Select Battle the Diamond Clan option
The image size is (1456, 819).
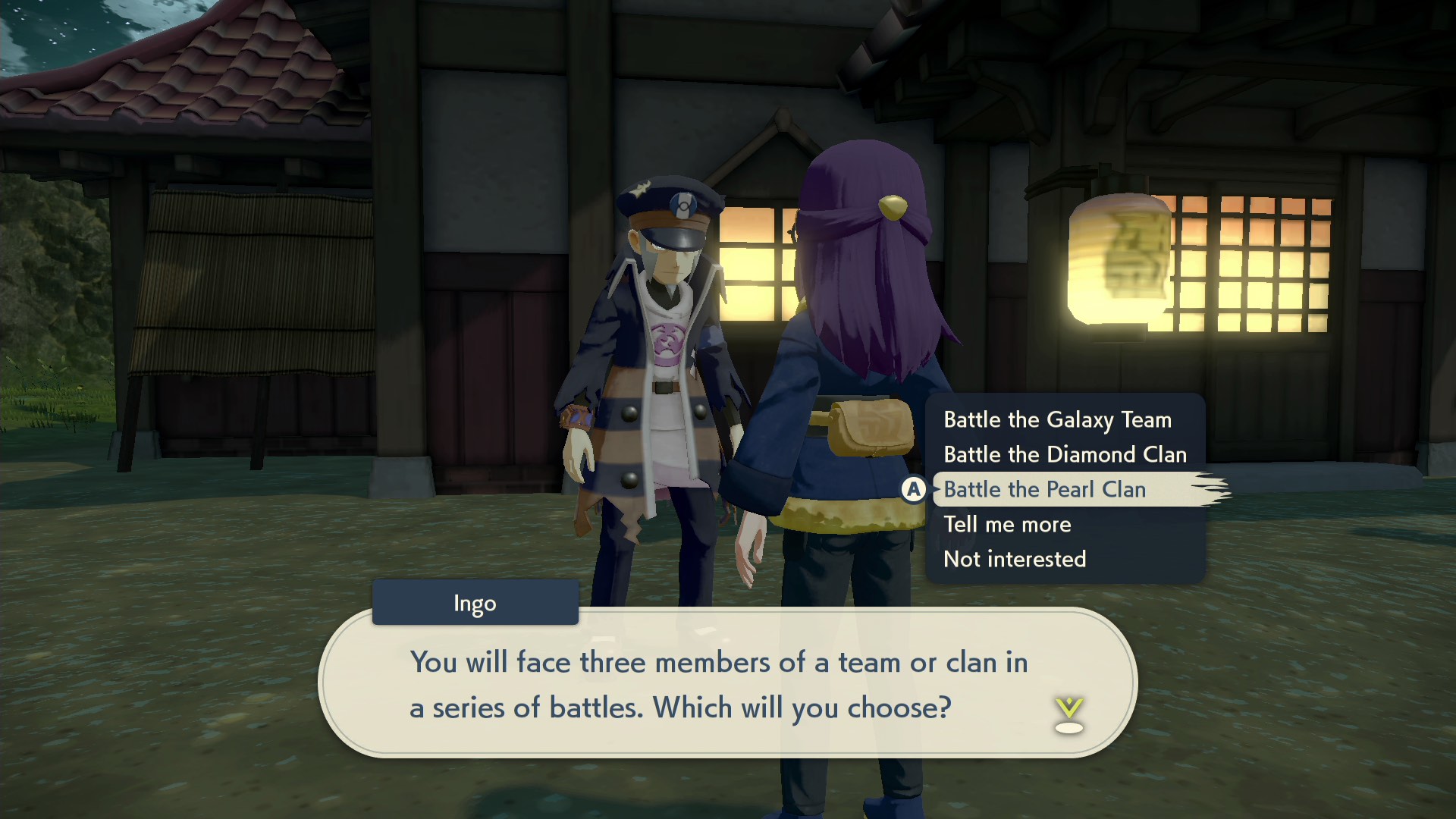tap(1065, 454)
